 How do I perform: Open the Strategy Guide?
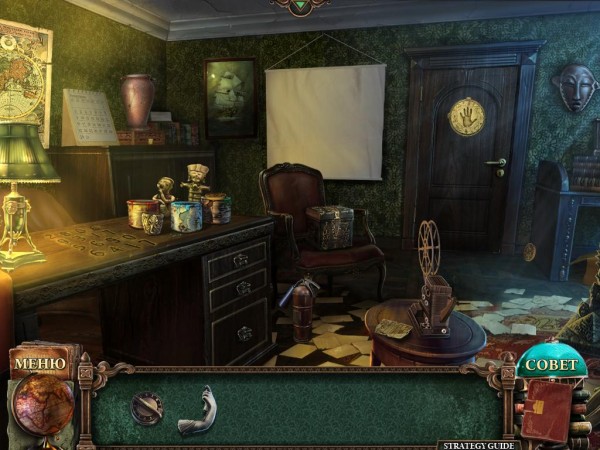476,444
